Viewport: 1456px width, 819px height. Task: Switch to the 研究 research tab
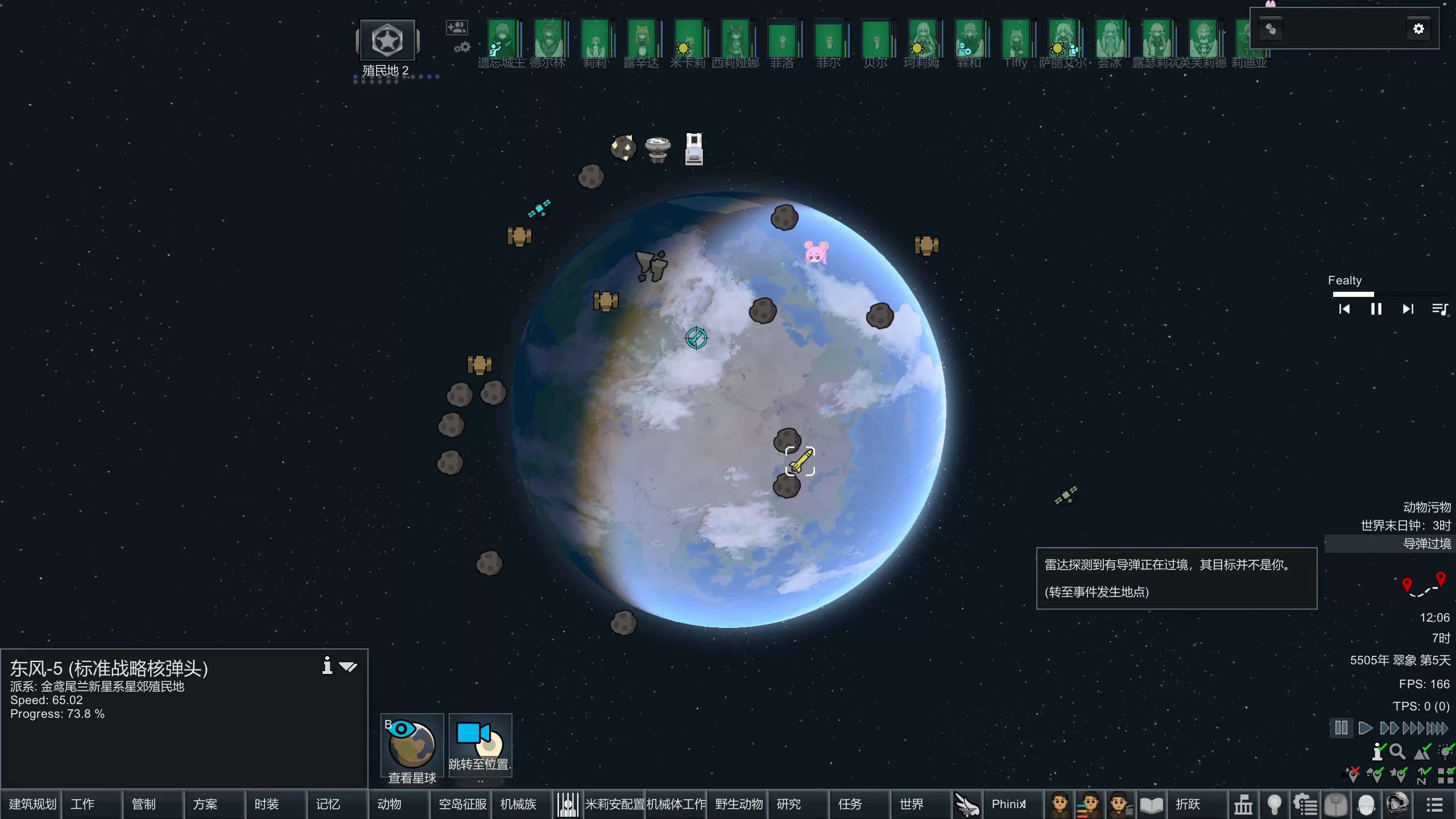[789, 804]
